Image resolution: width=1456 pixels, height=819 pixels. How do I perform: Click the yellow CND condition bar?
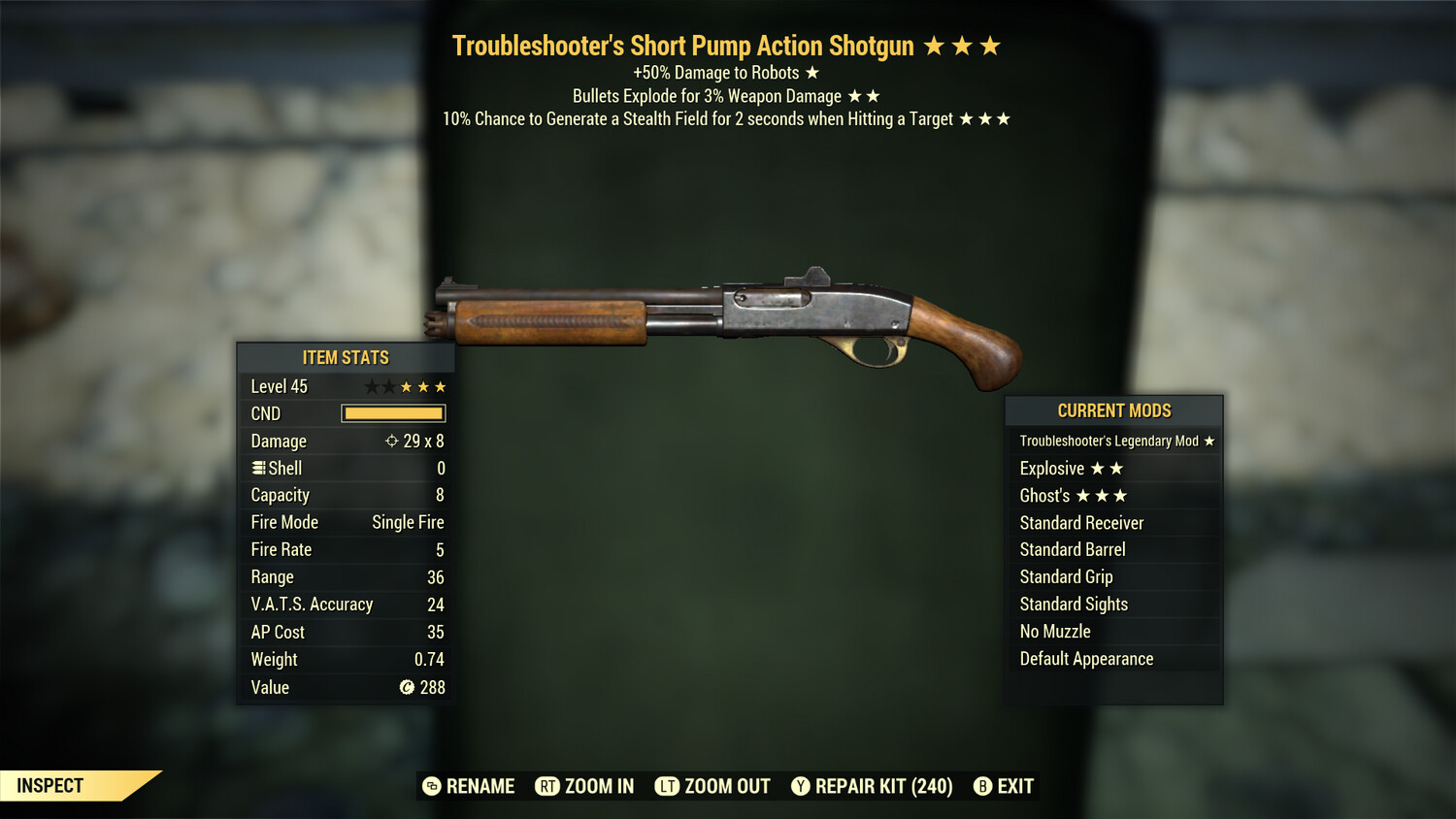click(x=393, y=413)
